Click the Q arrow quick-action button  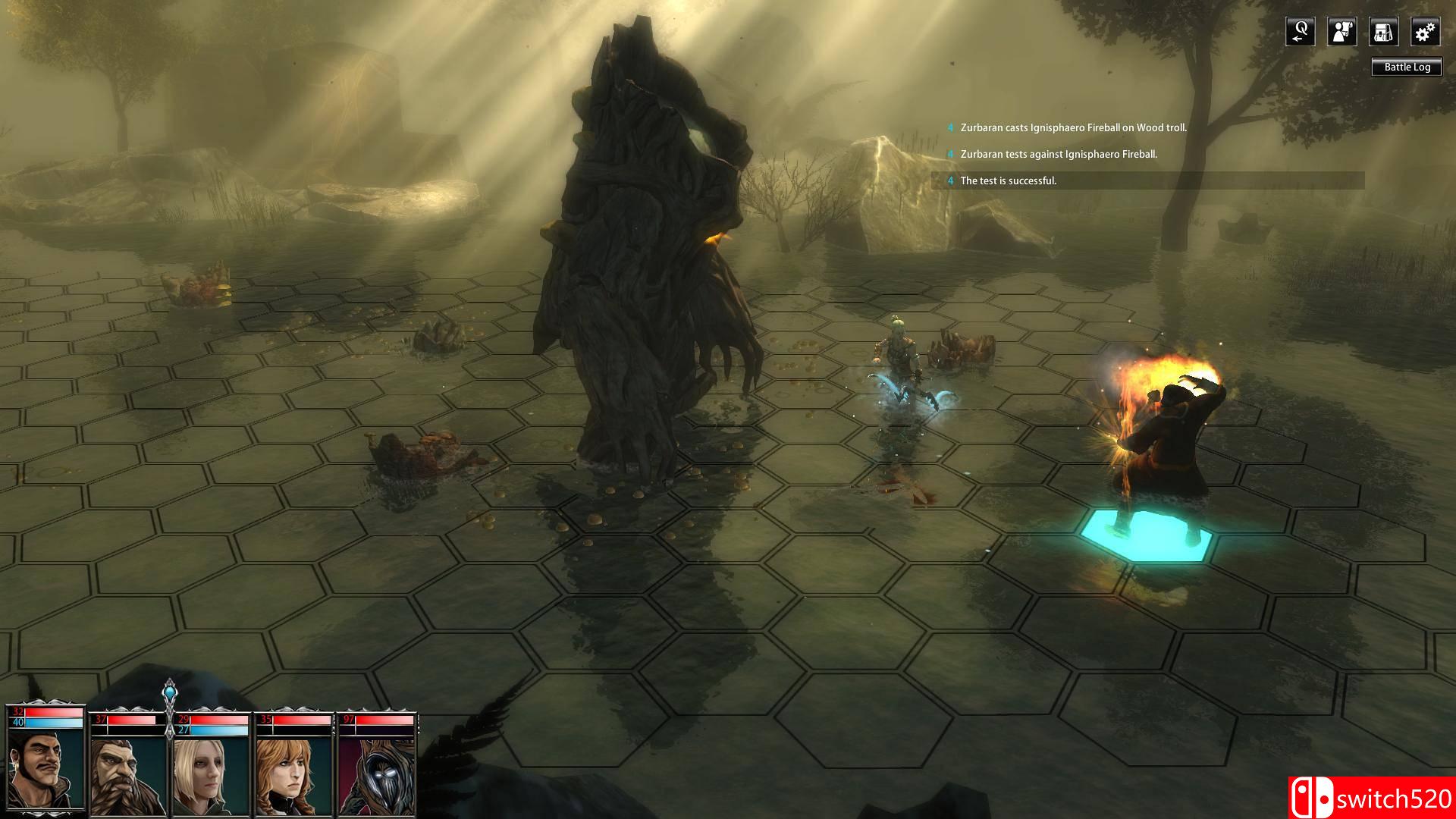tap(1300, 32)
